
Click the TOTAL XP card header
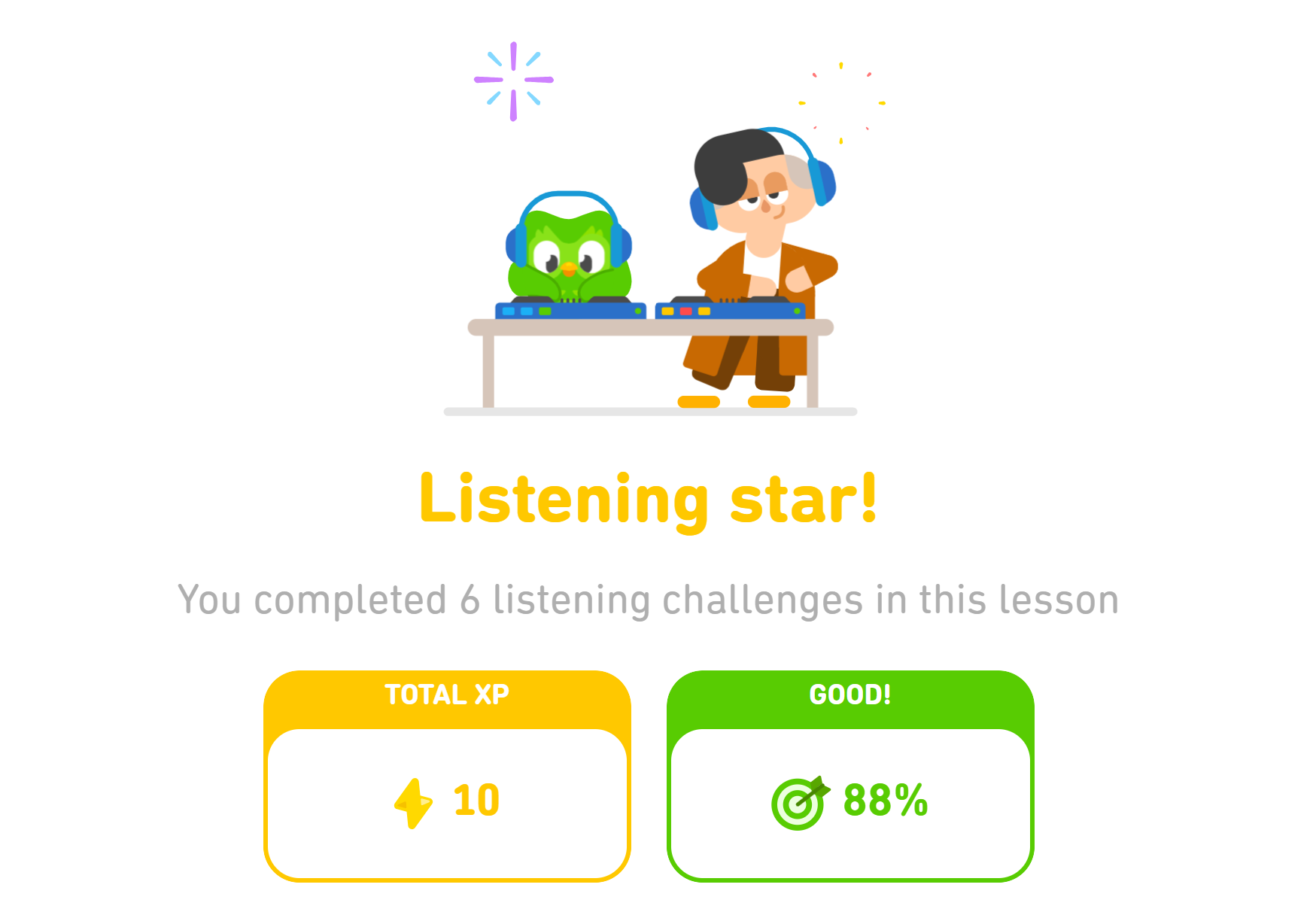448,695
